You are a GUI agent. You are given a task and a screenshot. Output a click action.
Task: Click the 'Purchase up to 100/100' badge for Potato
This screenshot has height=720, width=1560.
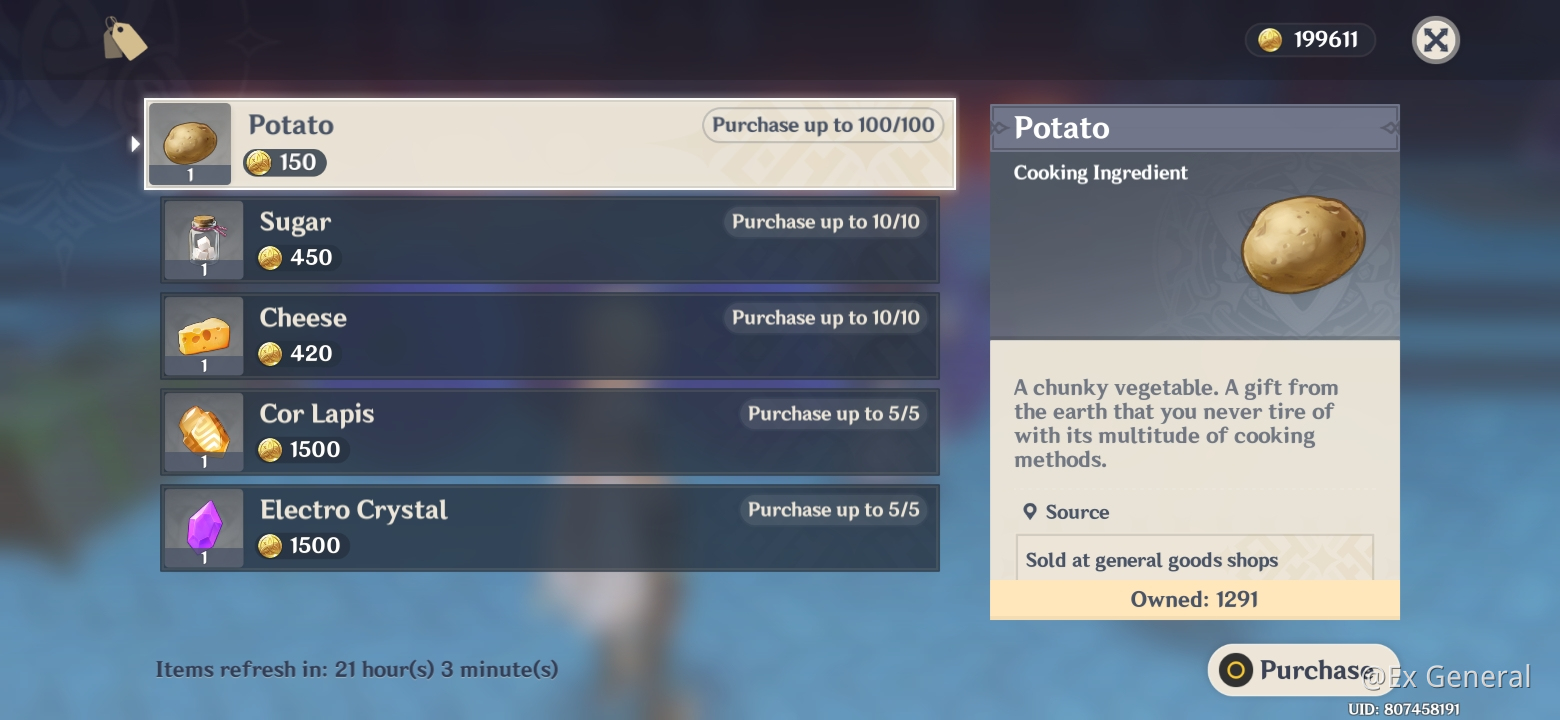click(822, 125)
